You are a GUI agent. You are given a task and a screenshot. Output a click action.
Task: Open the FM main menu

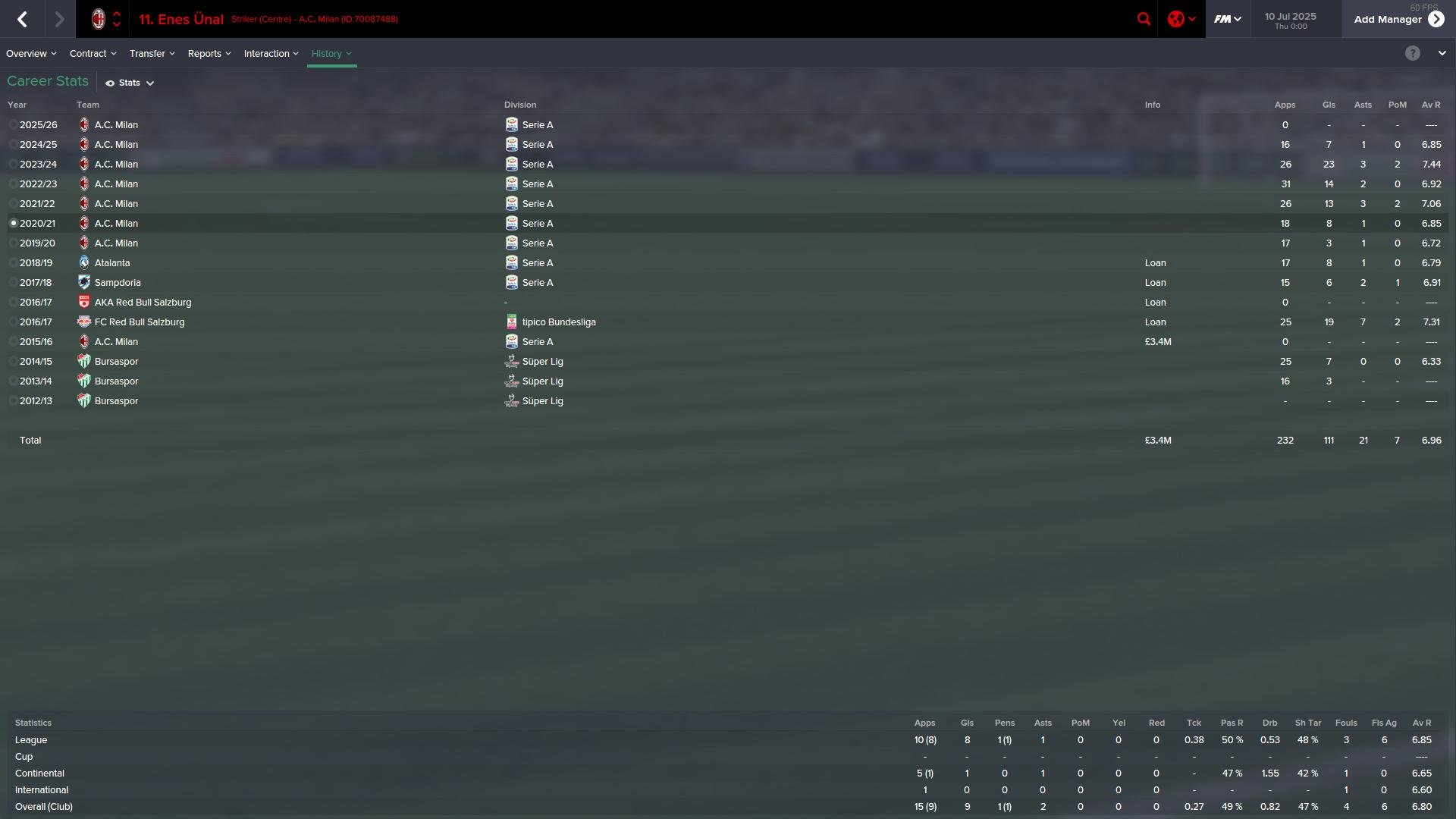pyautogui.click(x=1227, y=19)
